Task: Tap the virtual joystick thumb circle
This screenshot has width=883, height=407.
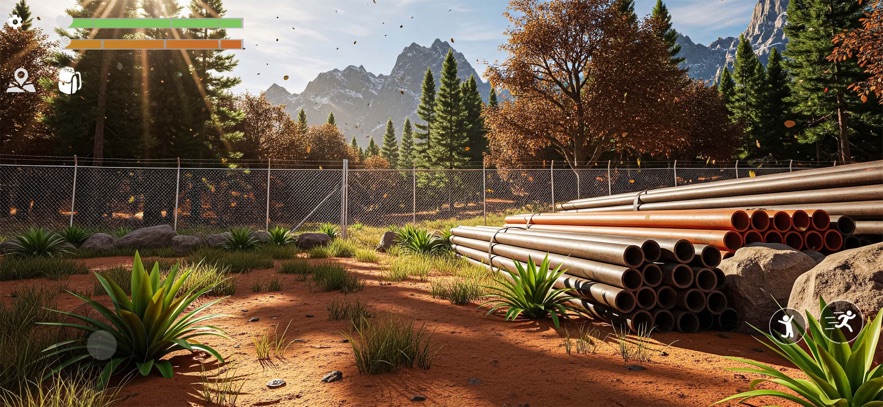Action: coord(102,345)
